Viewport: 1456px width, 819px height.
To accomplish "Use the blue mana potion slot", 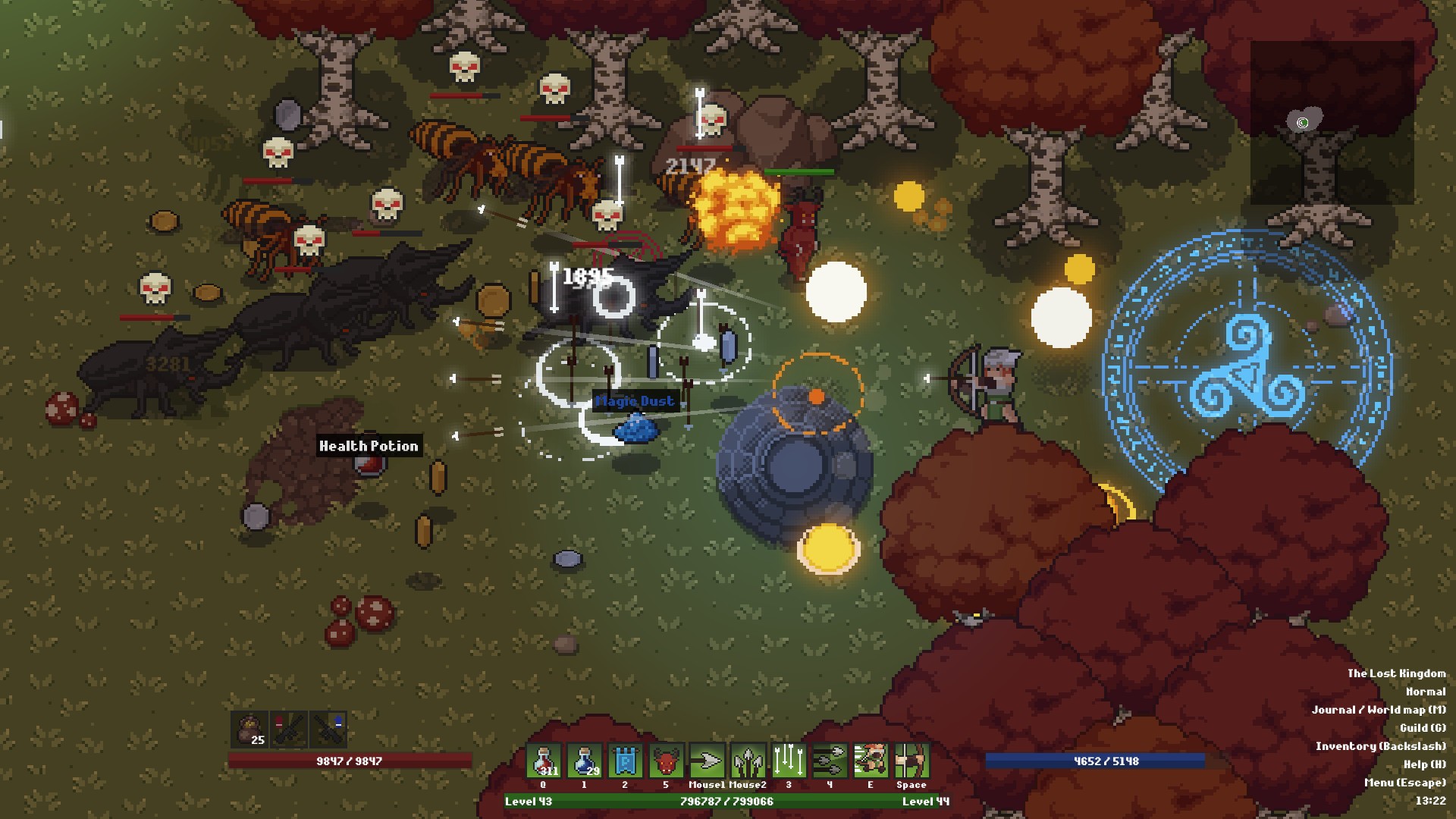I will pos(585,761).
